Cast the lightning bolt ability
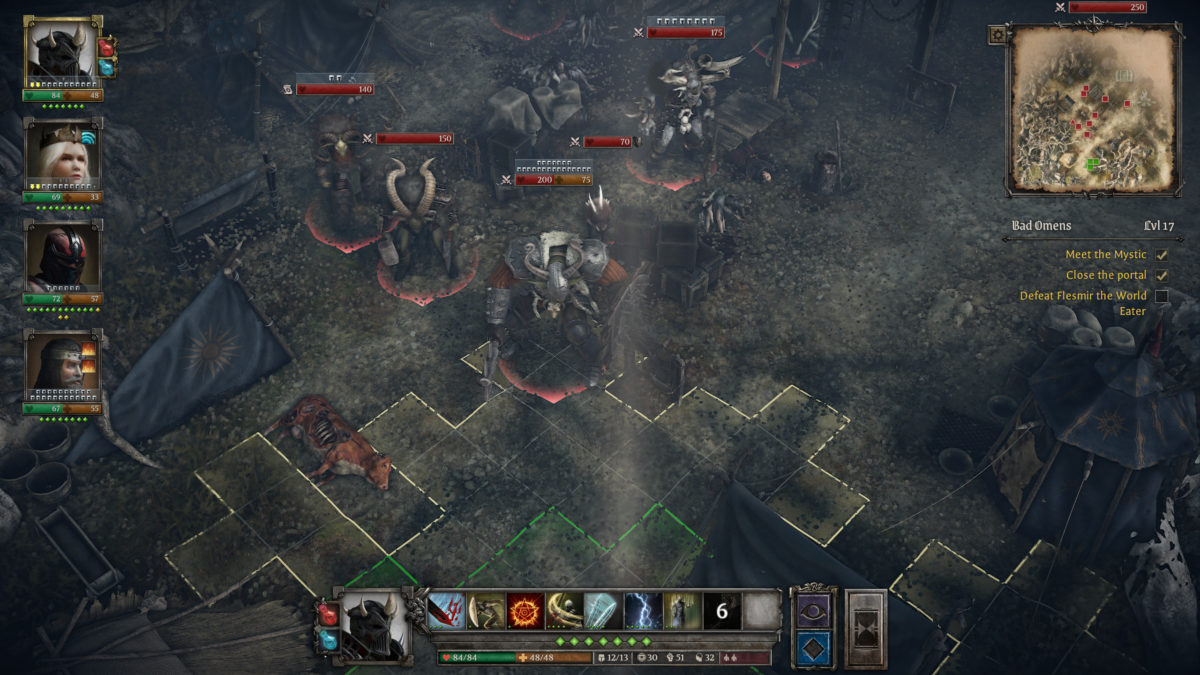This screenshot has height=675, width=1200. pos(643,611)
